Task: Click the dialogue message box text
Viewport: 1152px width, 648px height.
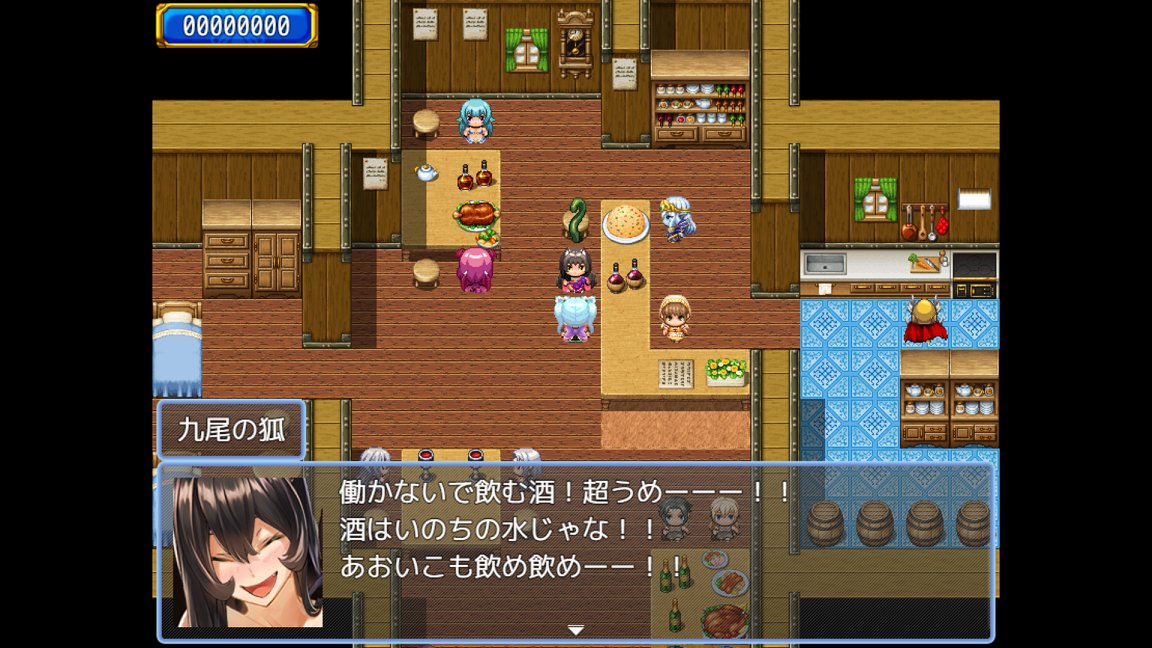Action: (x=566, y=529)
